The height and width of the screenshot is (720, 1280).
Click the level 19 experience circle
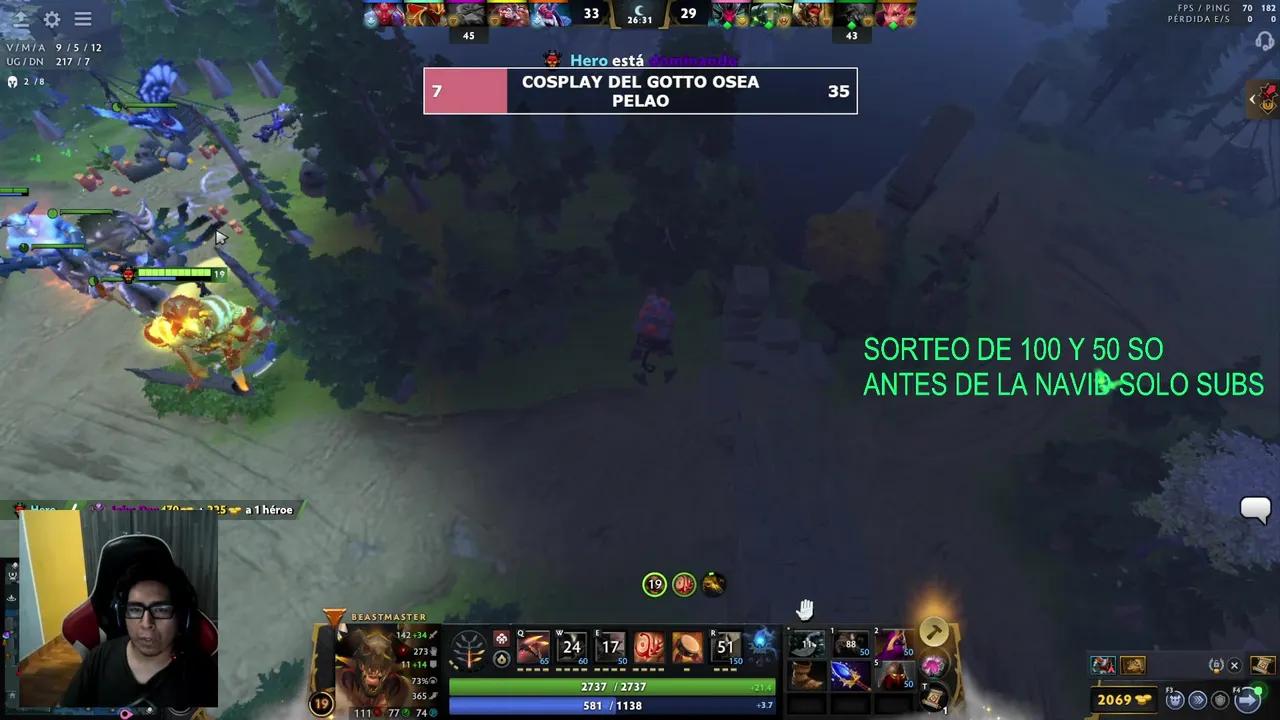click(321, 704)
